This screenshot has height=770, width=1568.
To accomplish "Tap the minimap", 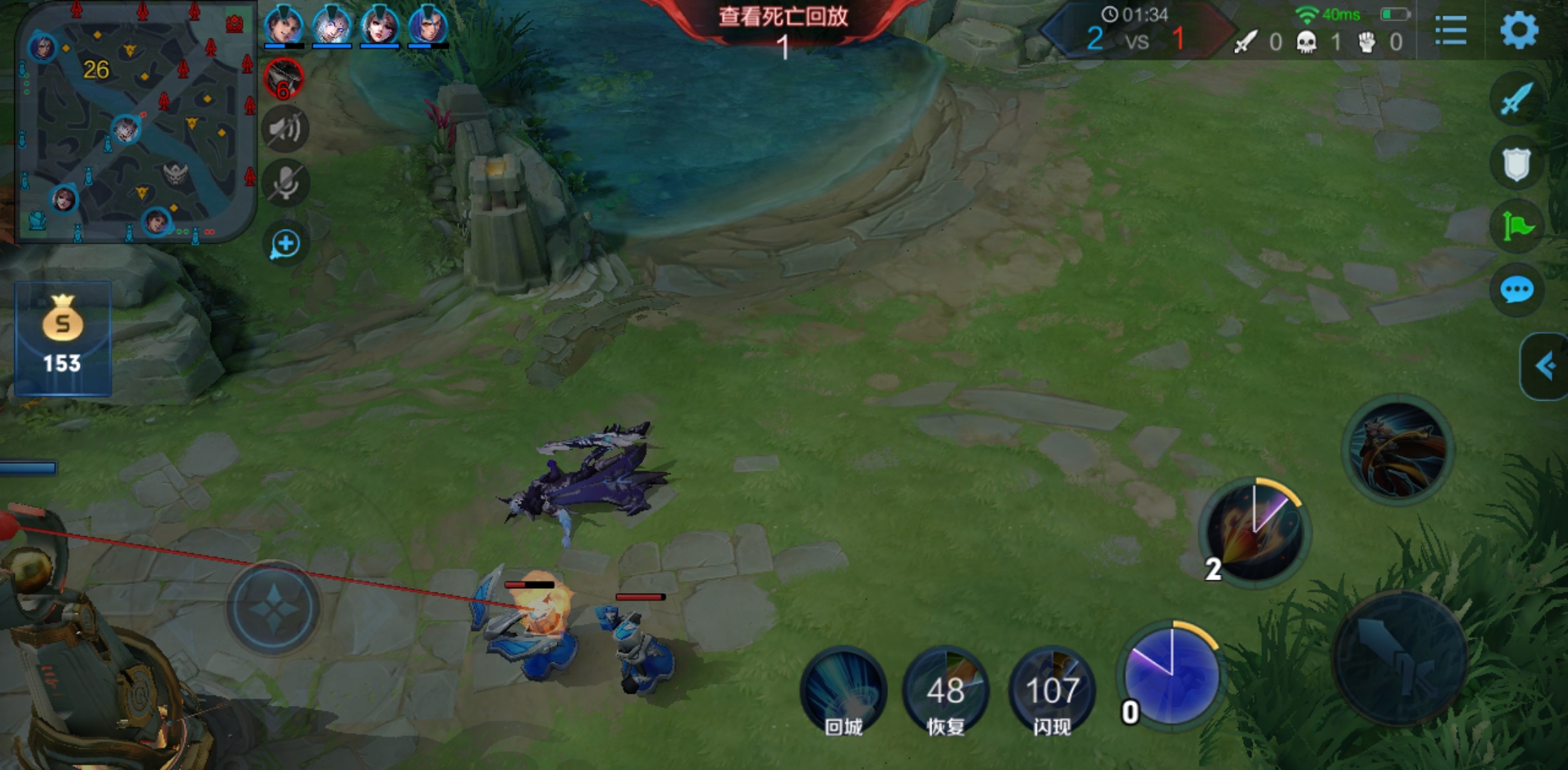I will [135, 121].
